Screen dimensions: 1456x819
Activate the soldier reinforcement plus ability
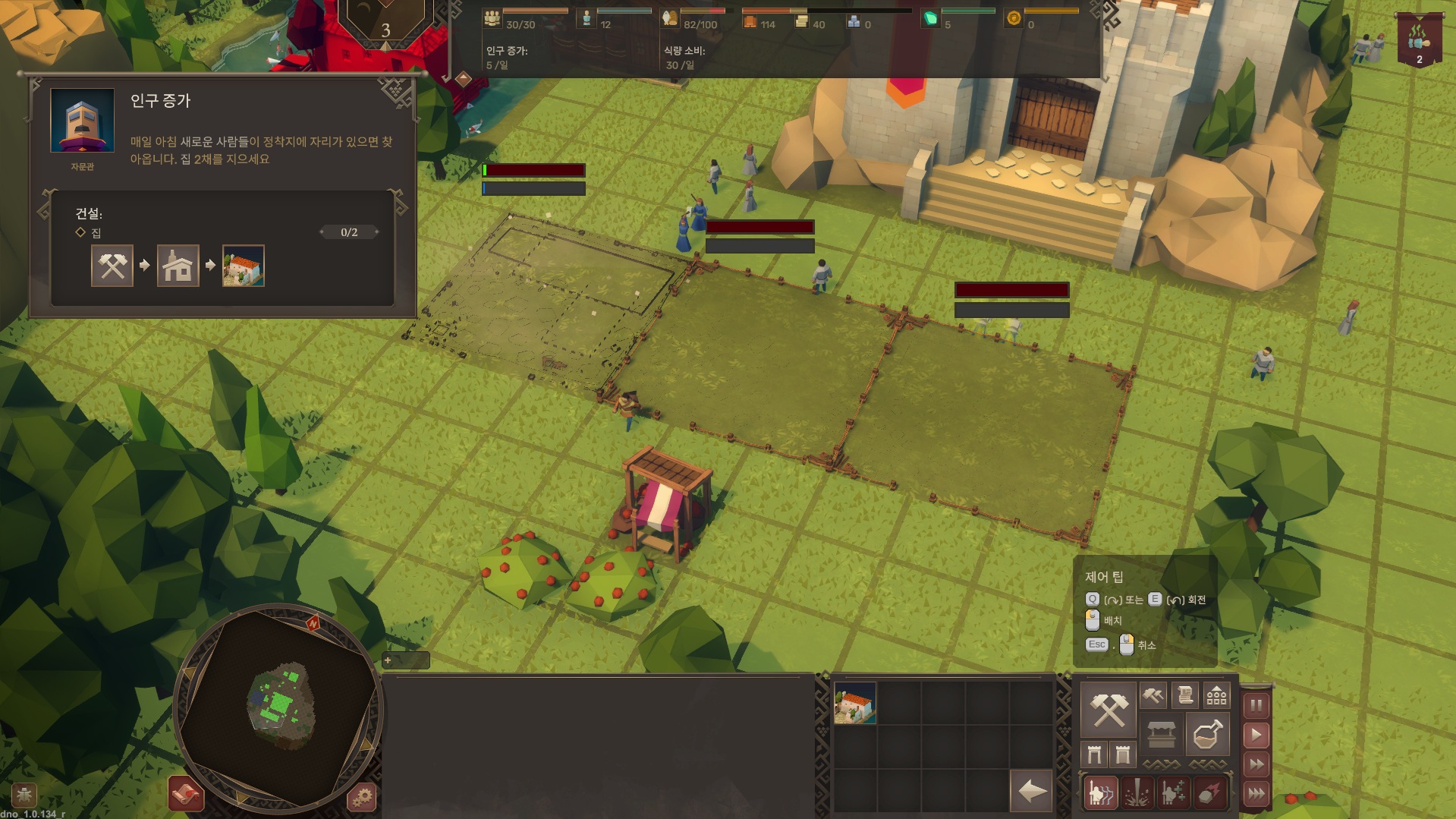(x=1173, y=794)
